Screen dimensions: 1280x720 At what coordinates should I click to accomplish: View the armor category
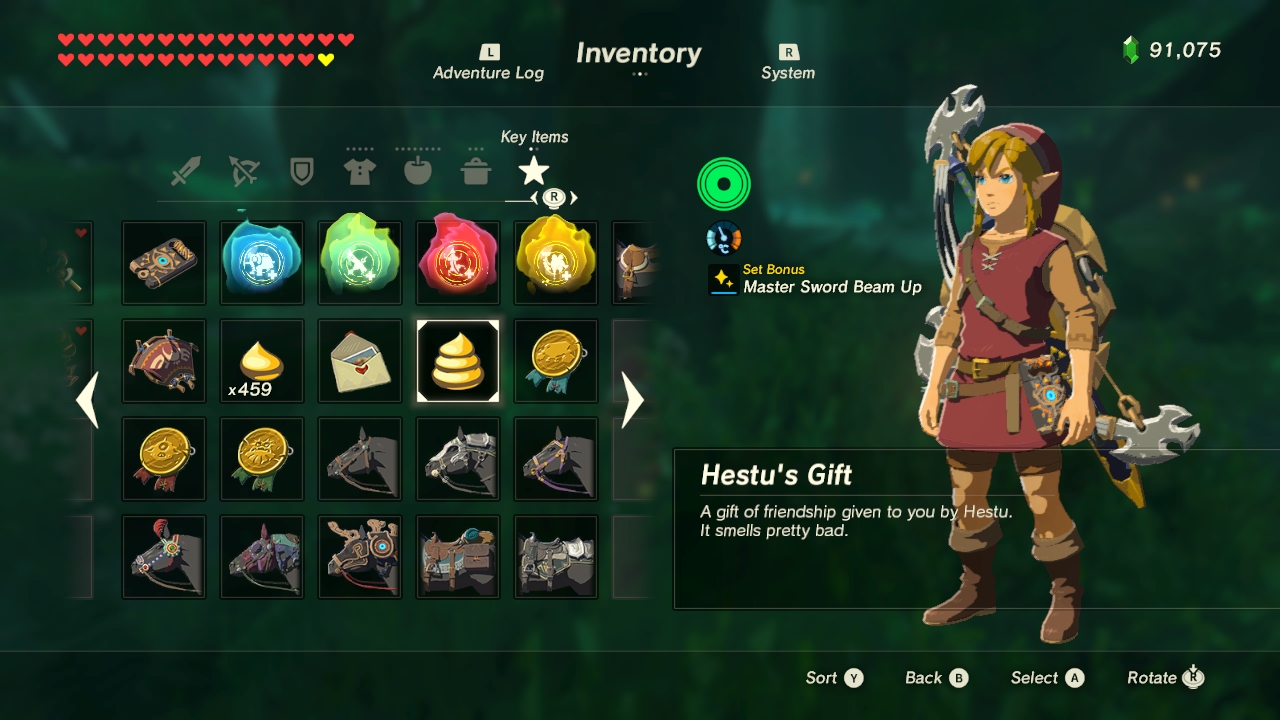point(359,170)
